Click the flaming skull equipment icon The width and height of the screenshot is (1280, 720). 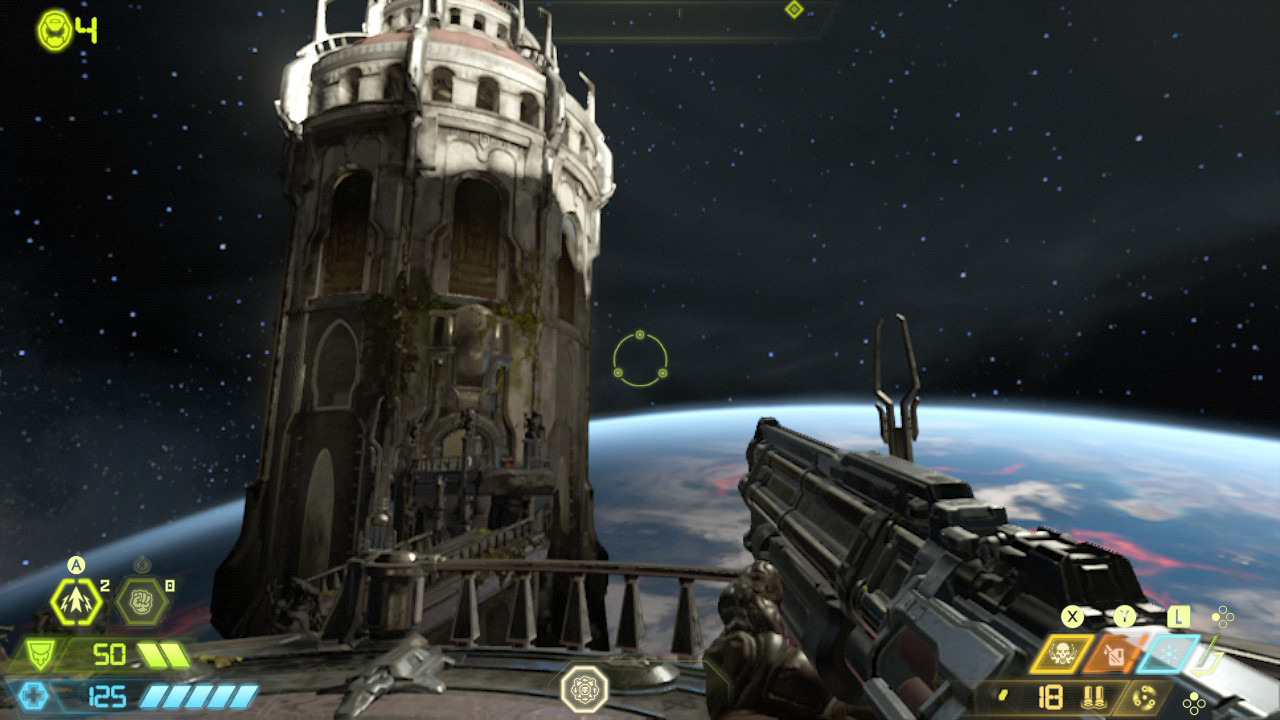click(x=1062, y=654)
